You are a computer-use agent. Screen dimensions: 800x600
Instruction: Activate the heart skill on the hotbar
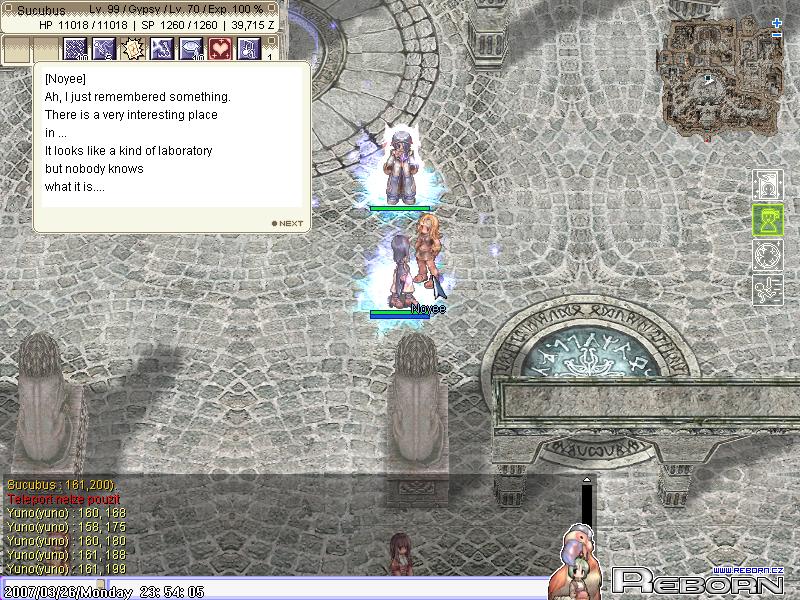click(220, 48)
